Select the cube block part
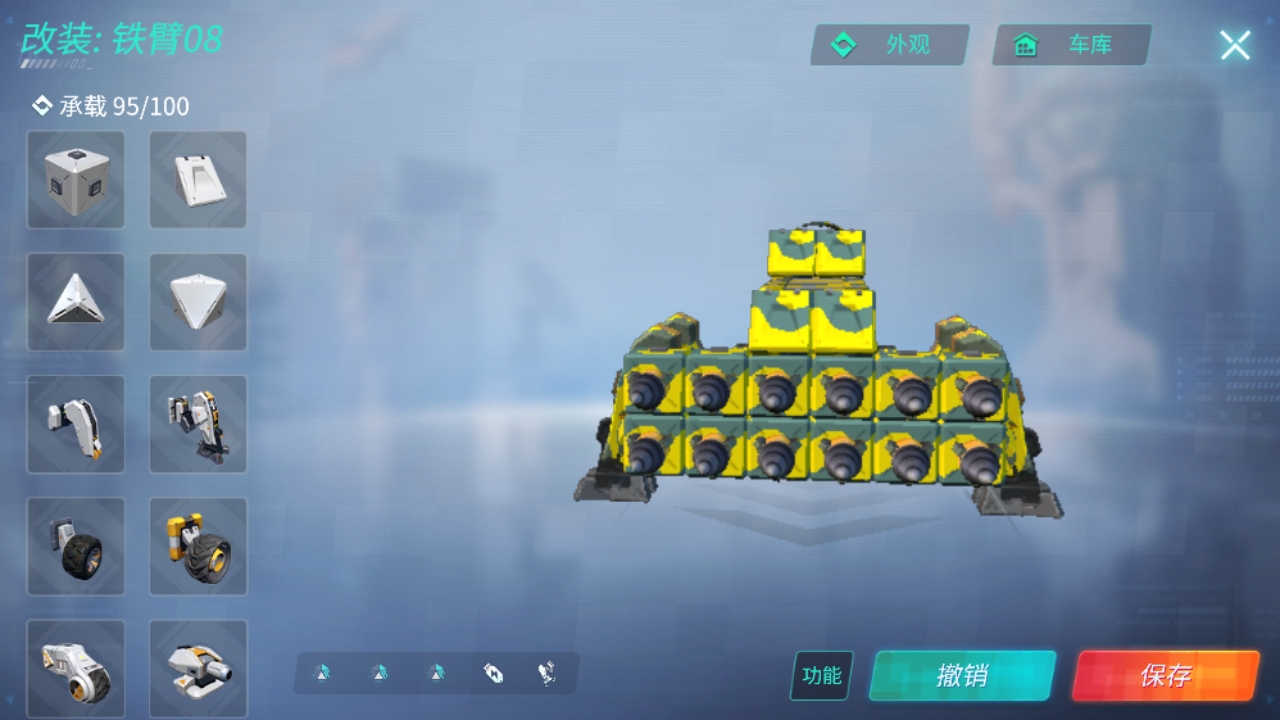 coord(76,180)
